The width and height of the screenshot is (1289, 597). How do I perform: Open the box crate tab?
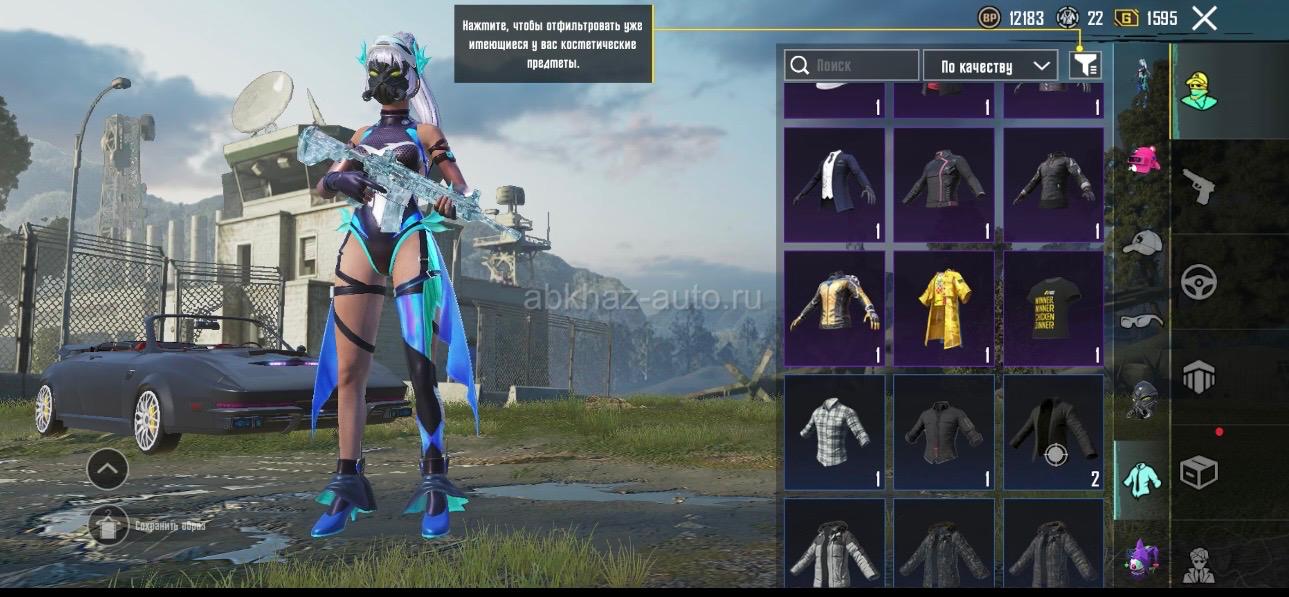[1198, 473]
